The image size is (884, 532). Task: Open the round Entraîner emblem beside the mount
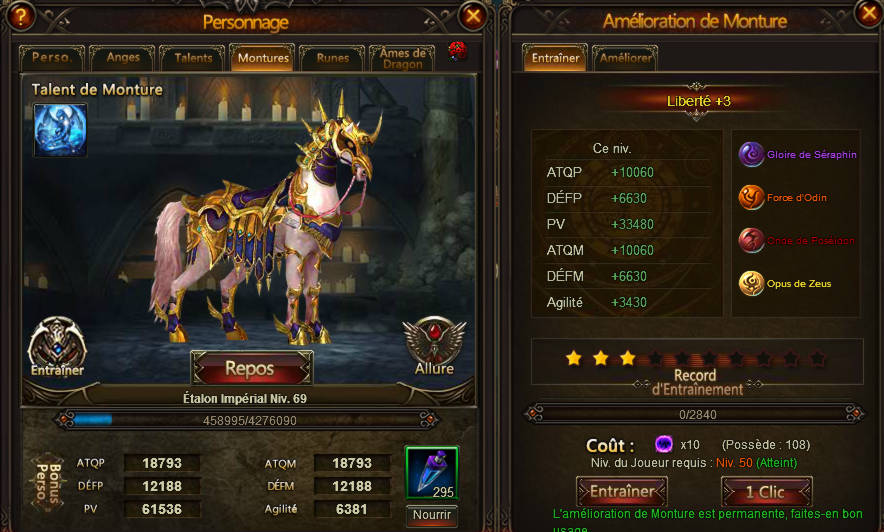coord(57,346)
